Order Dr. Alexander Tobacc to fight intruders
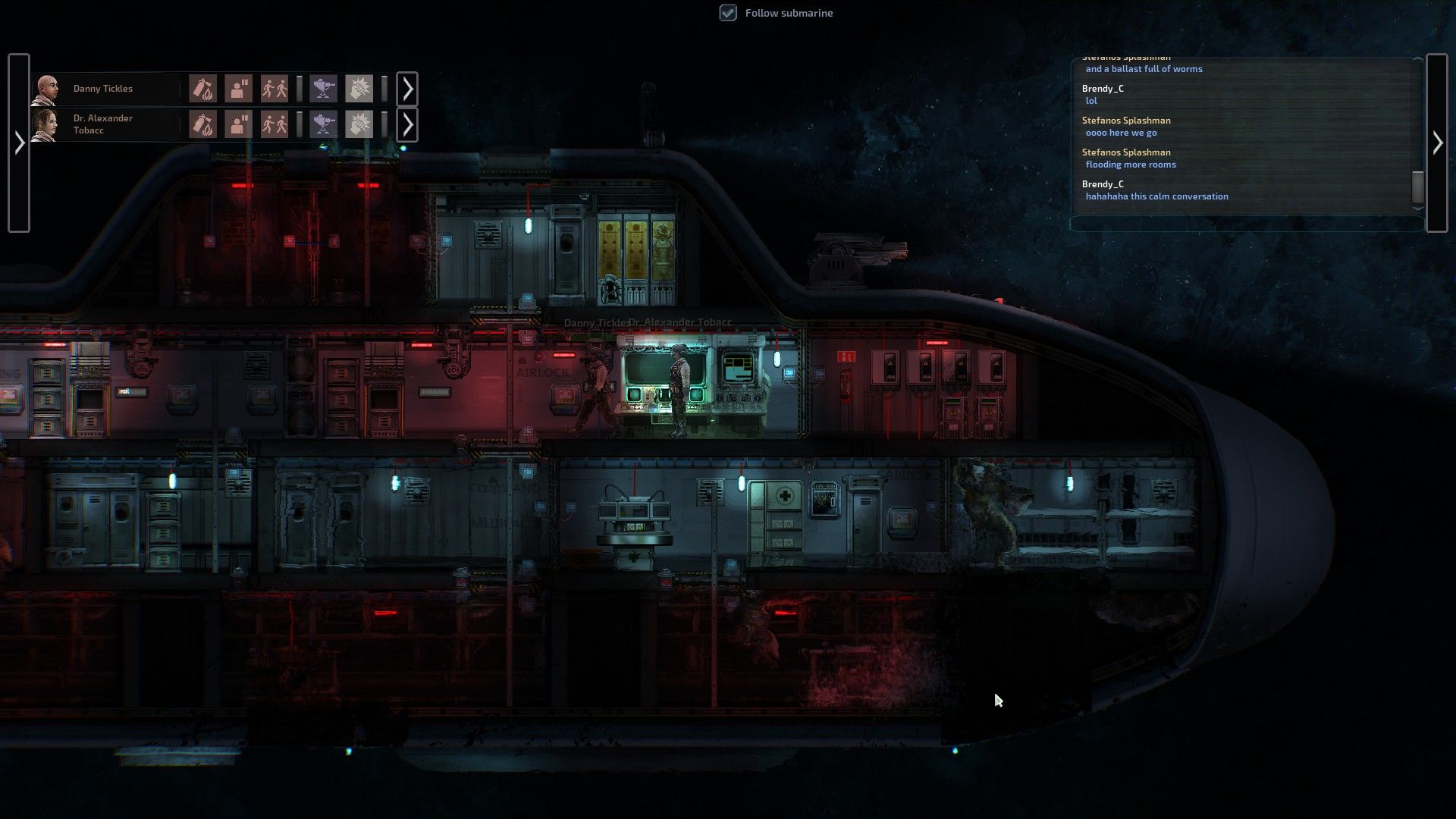Viewport: 1456px width, 819px height. tap(359, 124)
